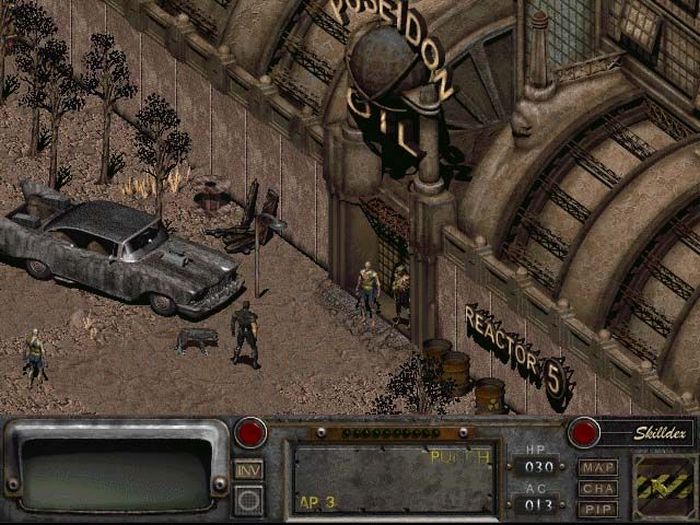
Task: Open the PIP-Boy with the PIP button
Action: coord(598,508)
